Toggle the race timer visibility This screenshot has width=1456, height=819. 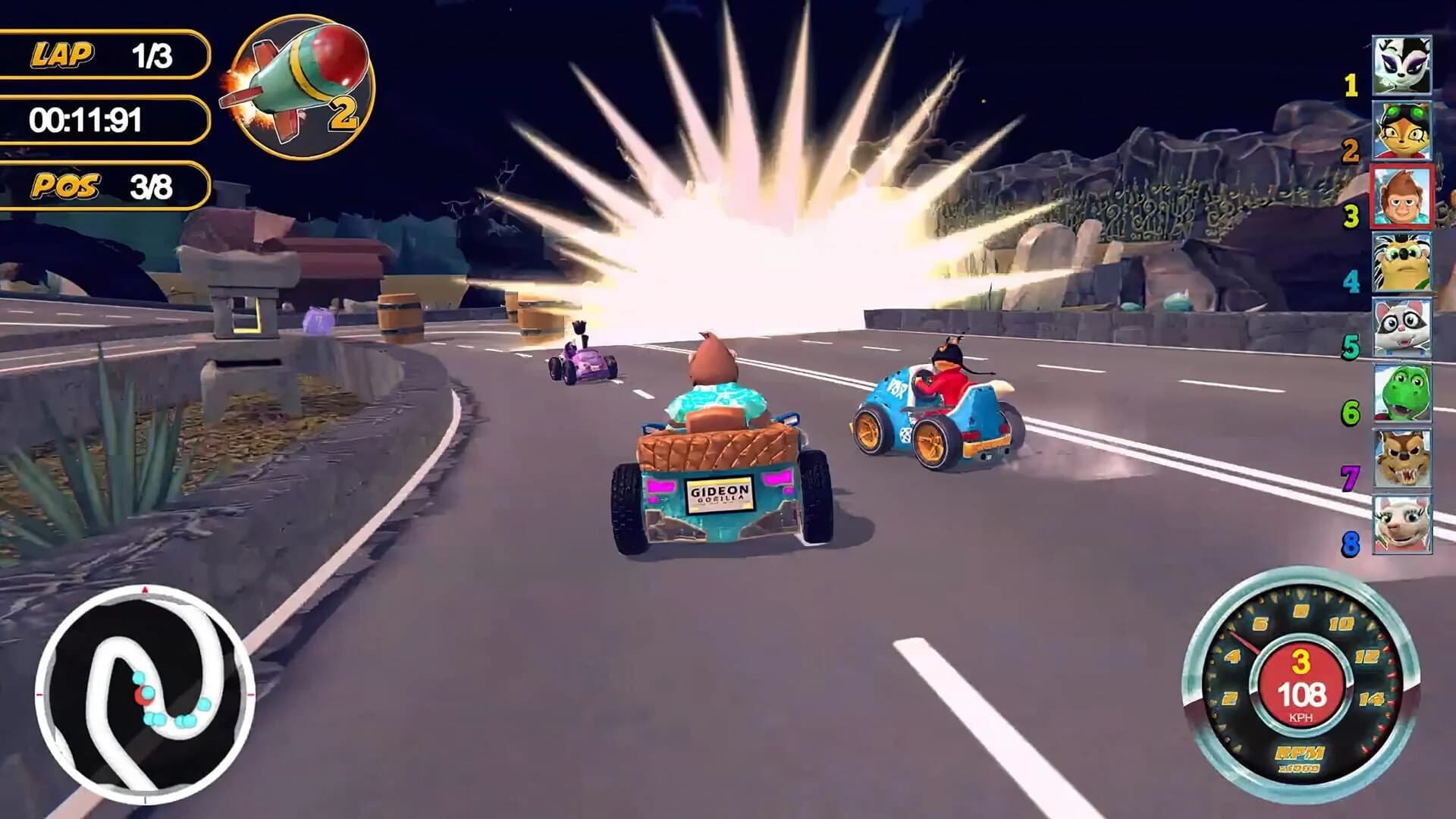pos(106,118)
